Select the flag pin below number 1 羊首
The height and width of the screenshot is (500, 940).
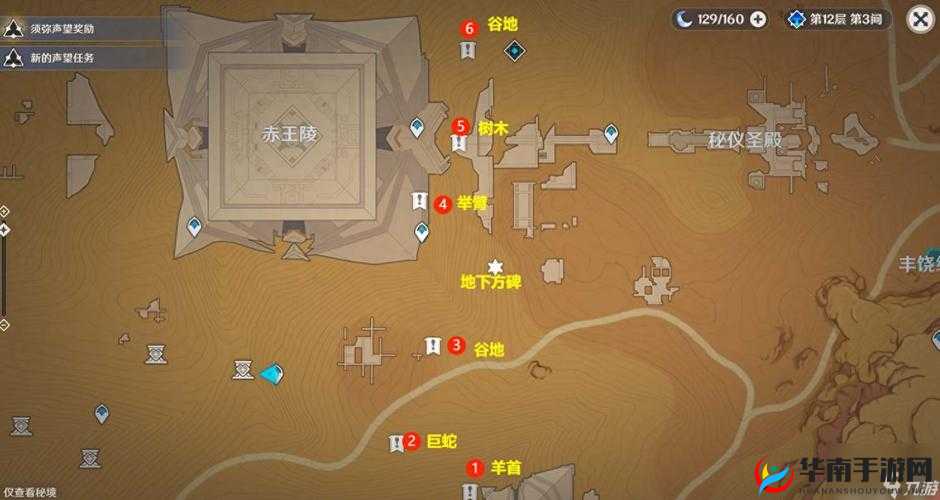[x=469, y=490]
